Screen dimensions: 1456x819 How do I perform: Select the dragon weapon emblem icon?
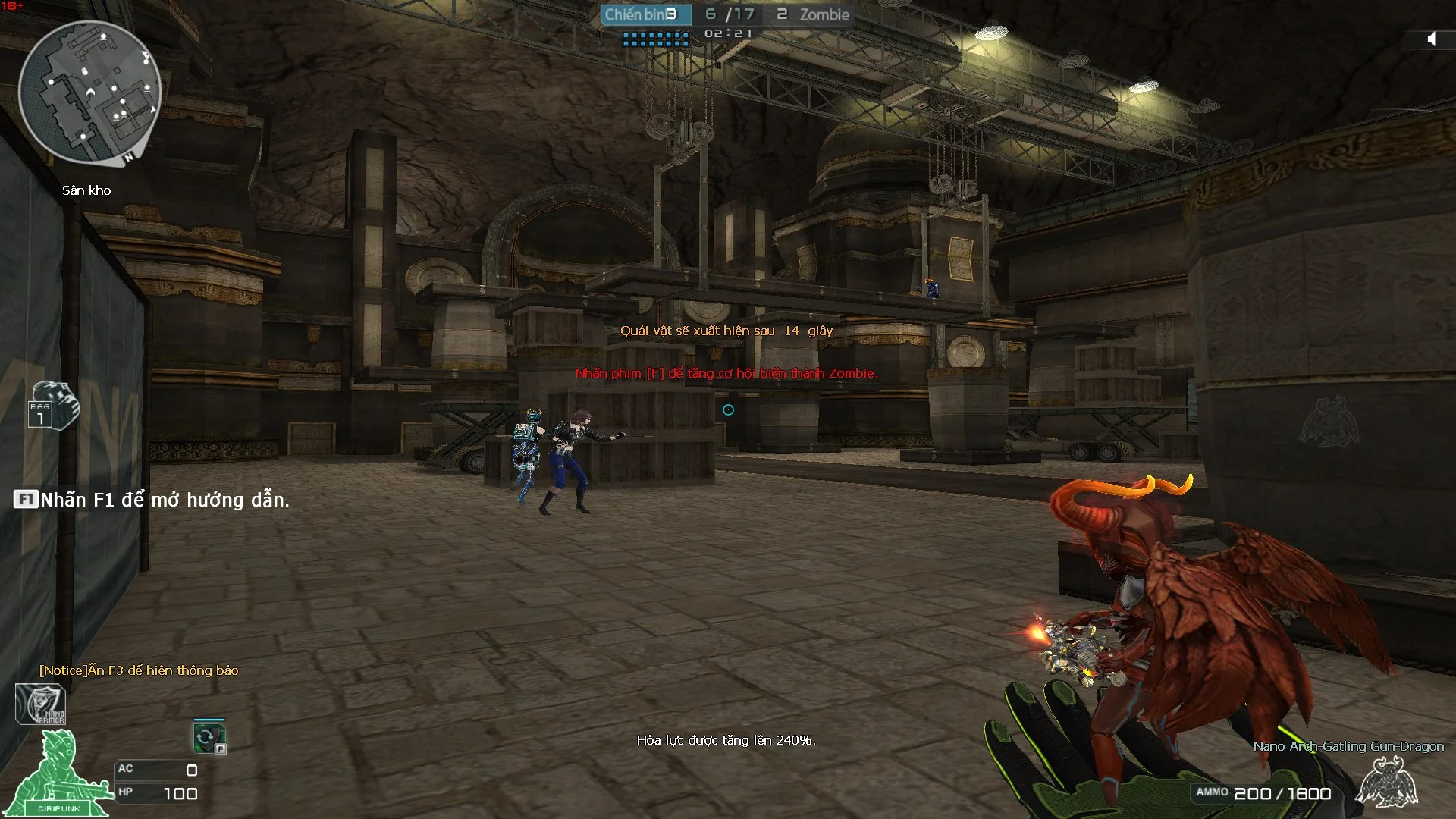1386,783
